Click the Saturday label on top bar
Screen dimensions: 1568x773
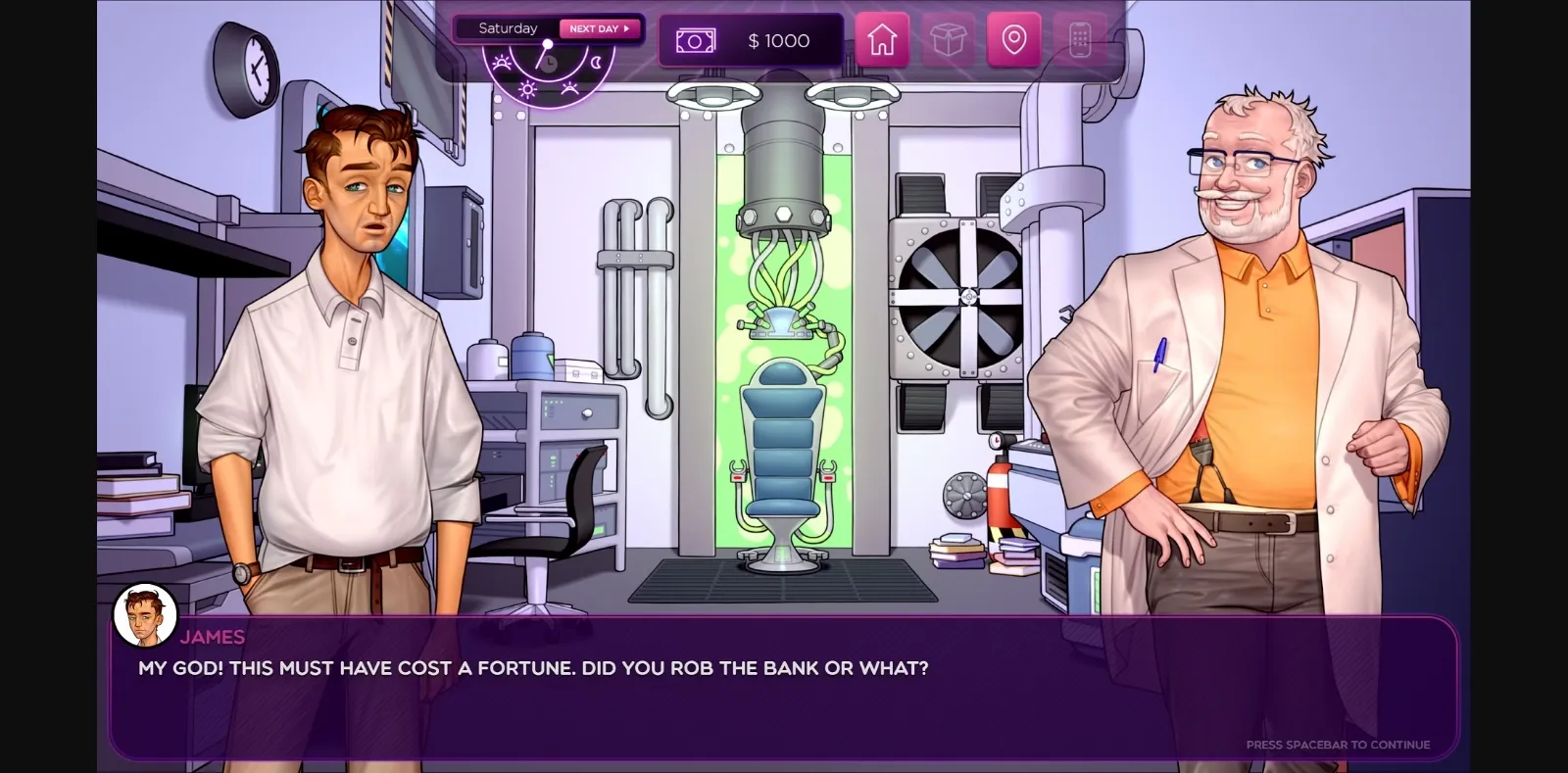pyautogui.click(x=507, y=27)
